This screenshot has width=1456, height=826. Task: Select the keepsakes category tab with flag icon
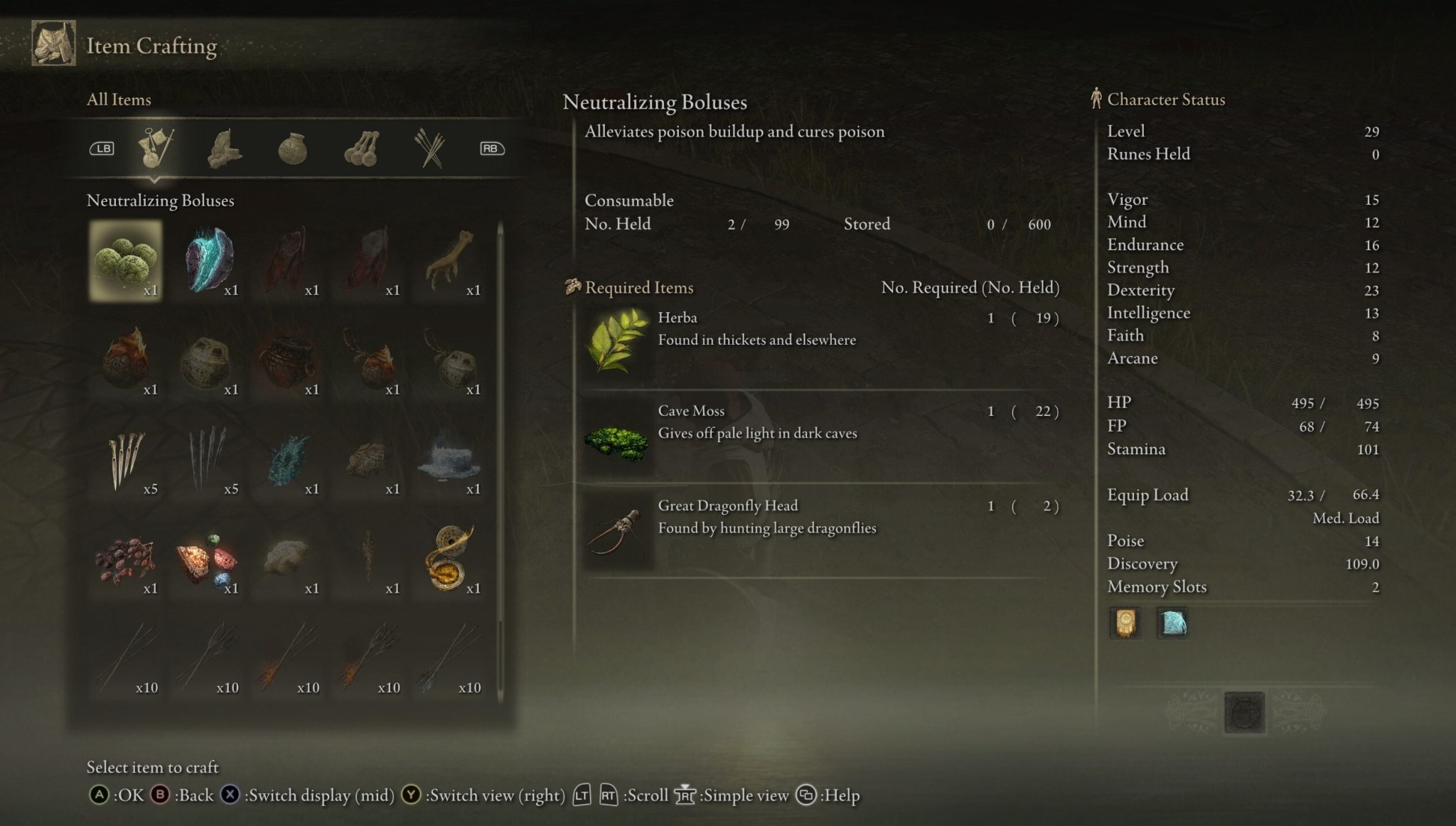(155, 148)
